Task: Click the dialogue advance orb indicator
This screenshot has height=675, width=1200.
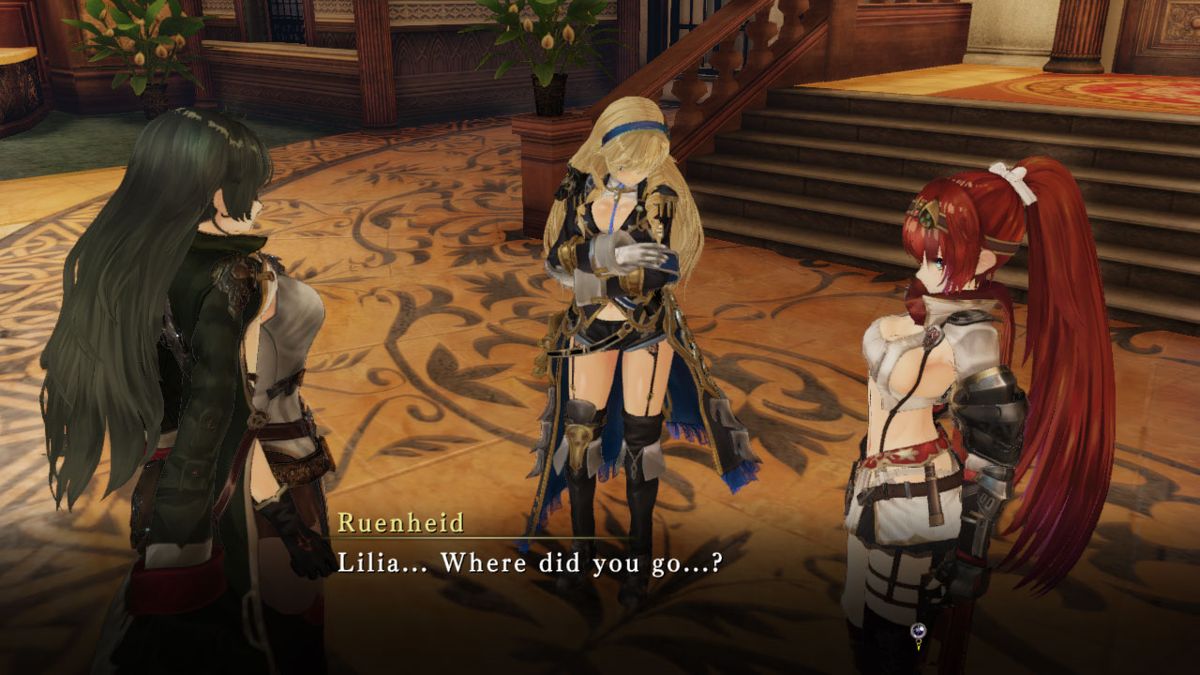Action: tap(918, 631)
